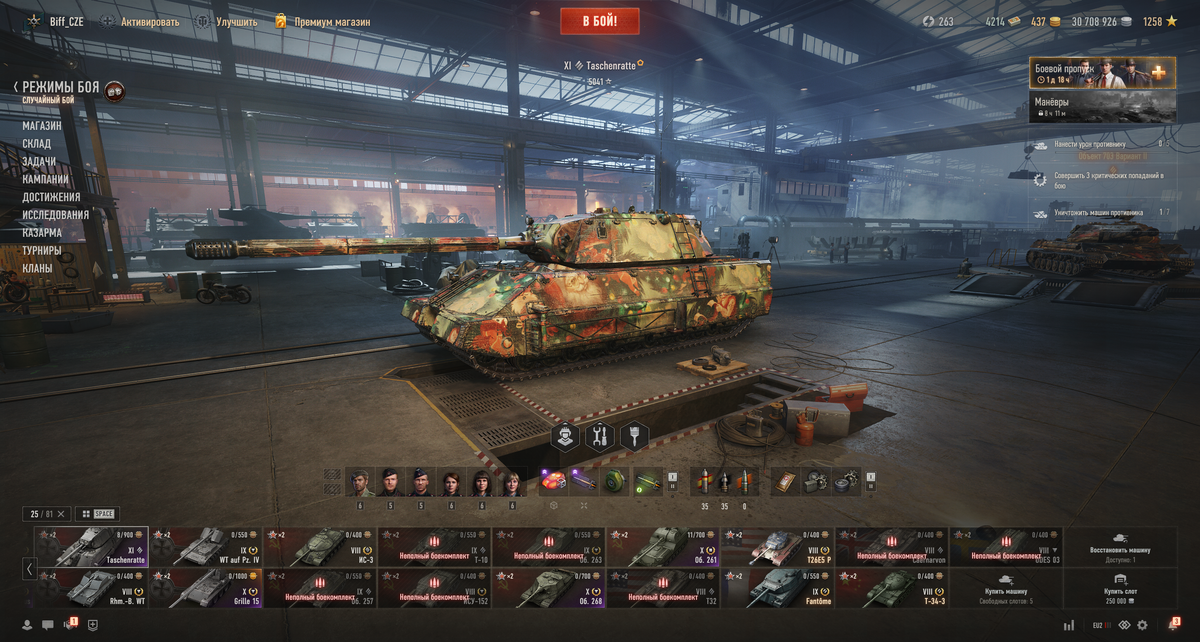Open the Магазин menu entry

tap(42, 126)
